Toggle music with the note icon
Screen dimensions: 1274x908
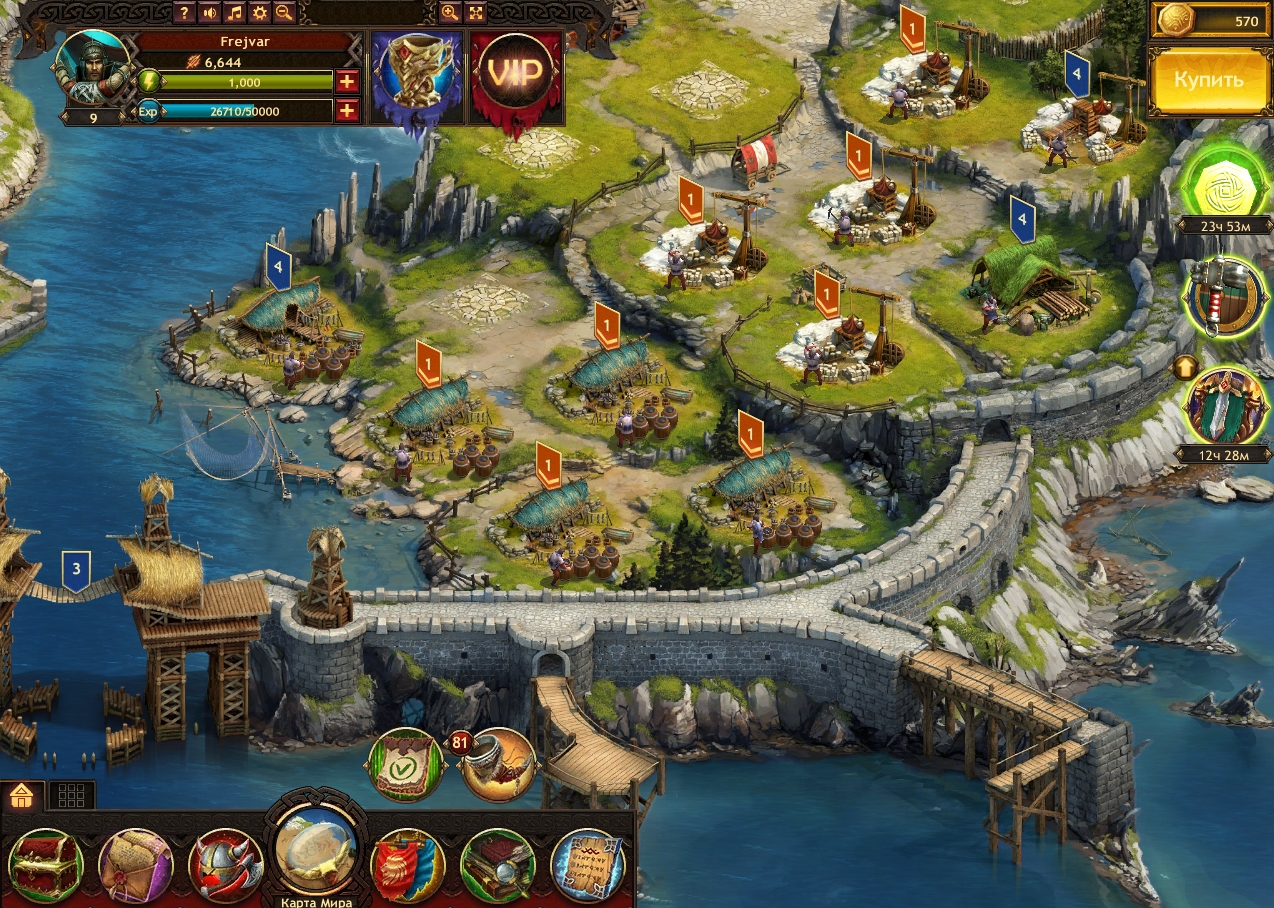tap(234, 12)
